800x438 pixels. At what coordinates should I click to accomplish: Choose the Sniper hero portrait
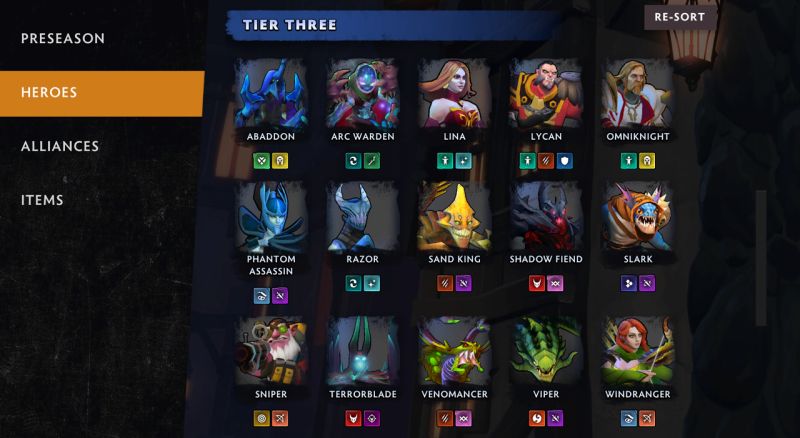point(271,350)
